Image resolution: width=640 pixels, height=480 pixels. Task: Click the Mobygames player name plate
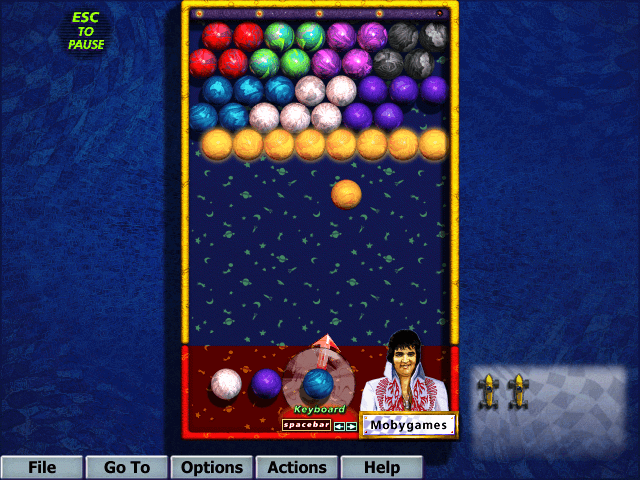point(408,425)
